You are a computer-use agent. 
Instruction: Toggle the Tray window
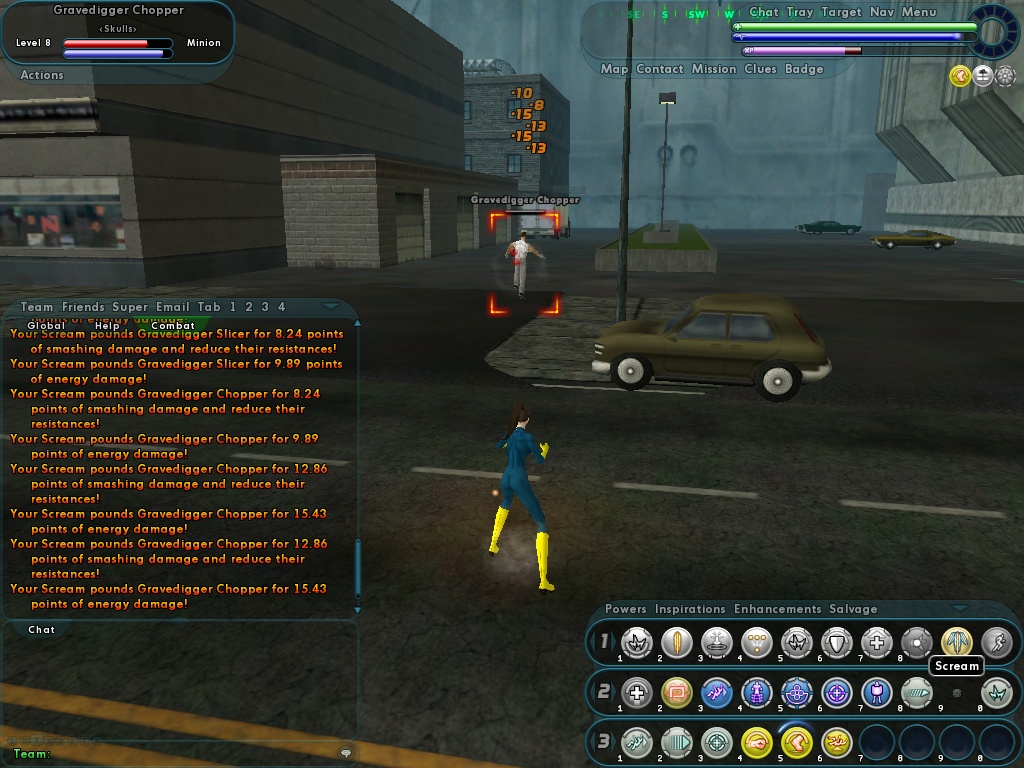[x=800, y=12]
